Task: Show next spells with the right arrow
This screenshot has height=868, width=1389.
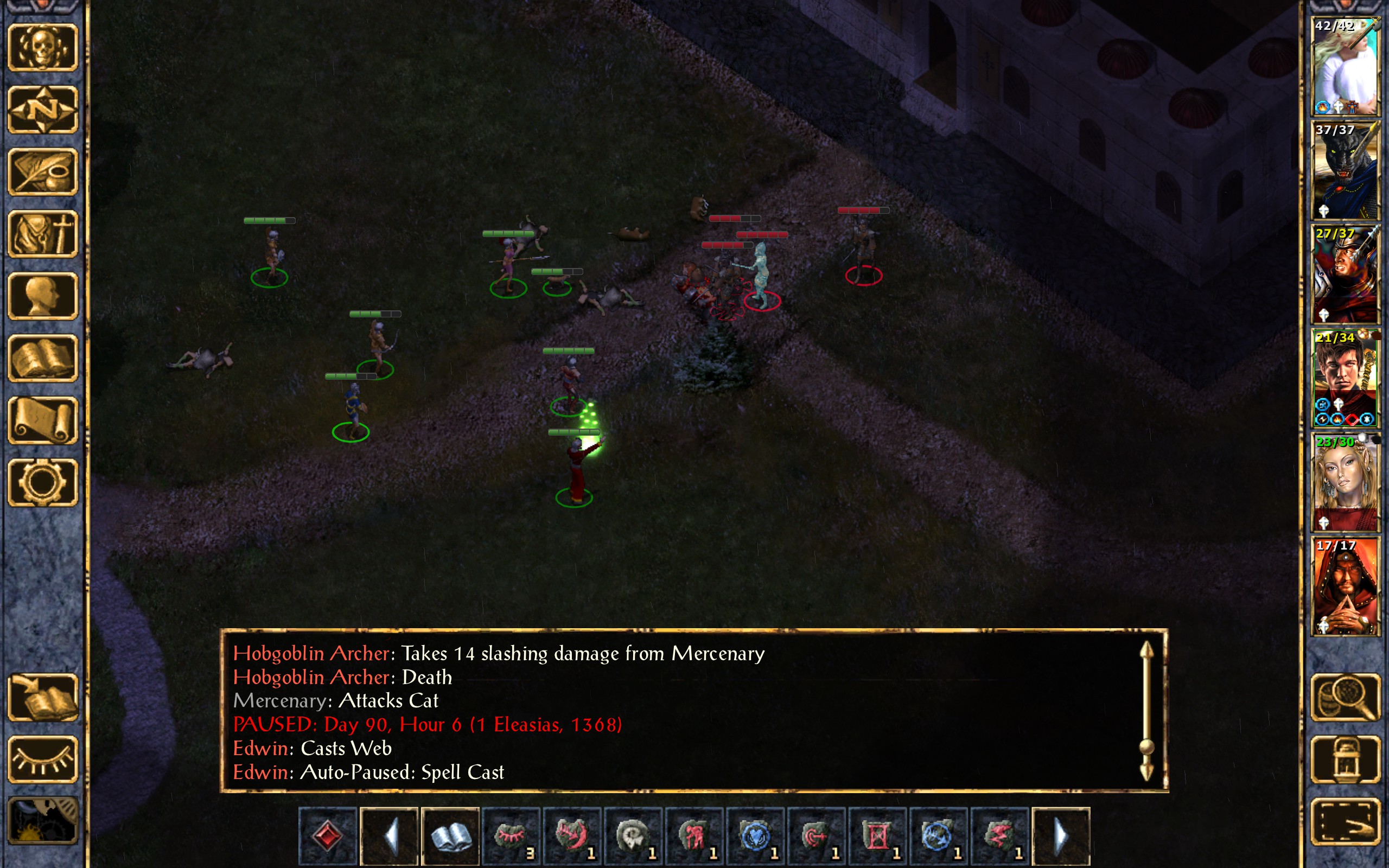Action: coord(1060,836)
